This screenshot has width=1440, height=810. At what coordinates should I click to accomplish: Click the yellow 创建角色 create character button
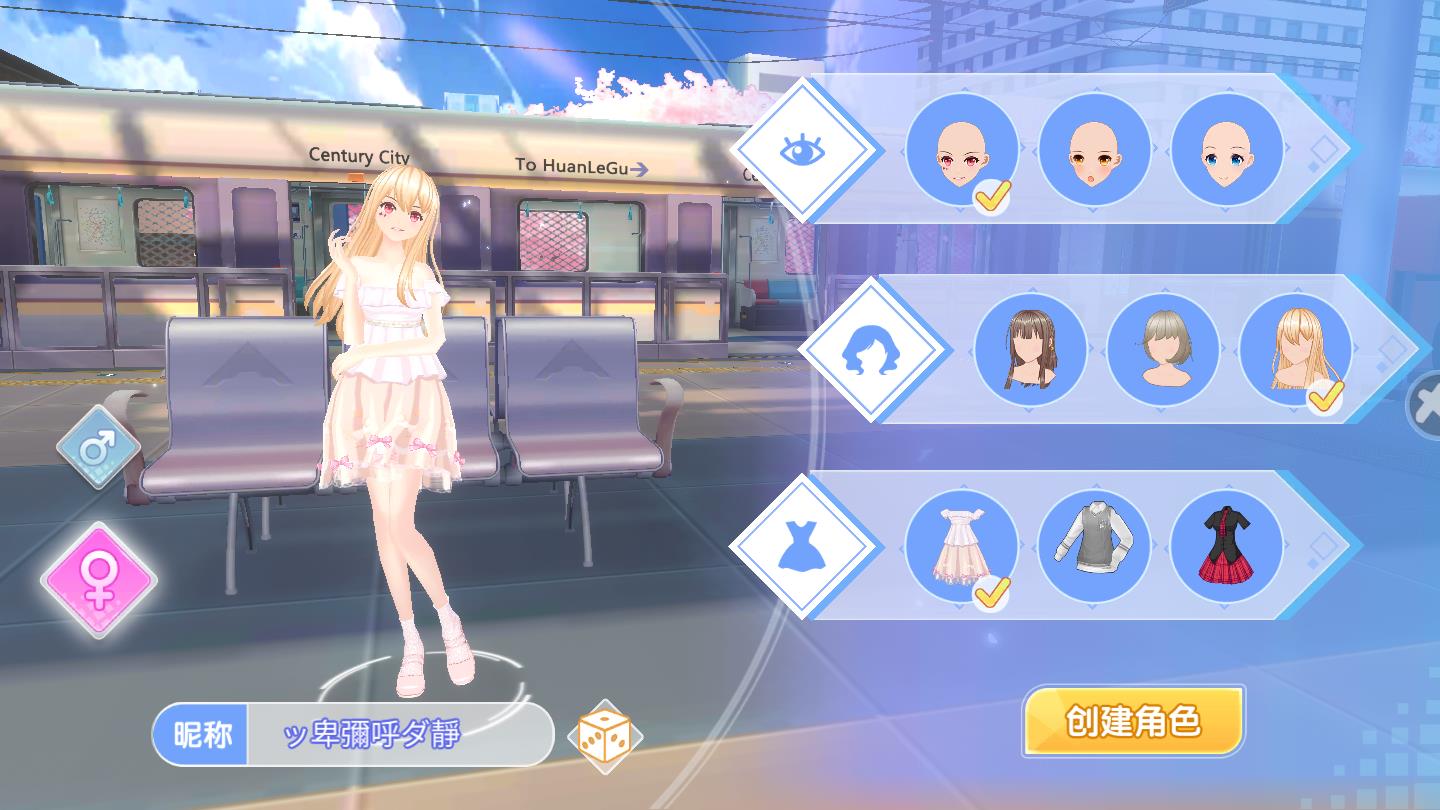(1132, 721)
